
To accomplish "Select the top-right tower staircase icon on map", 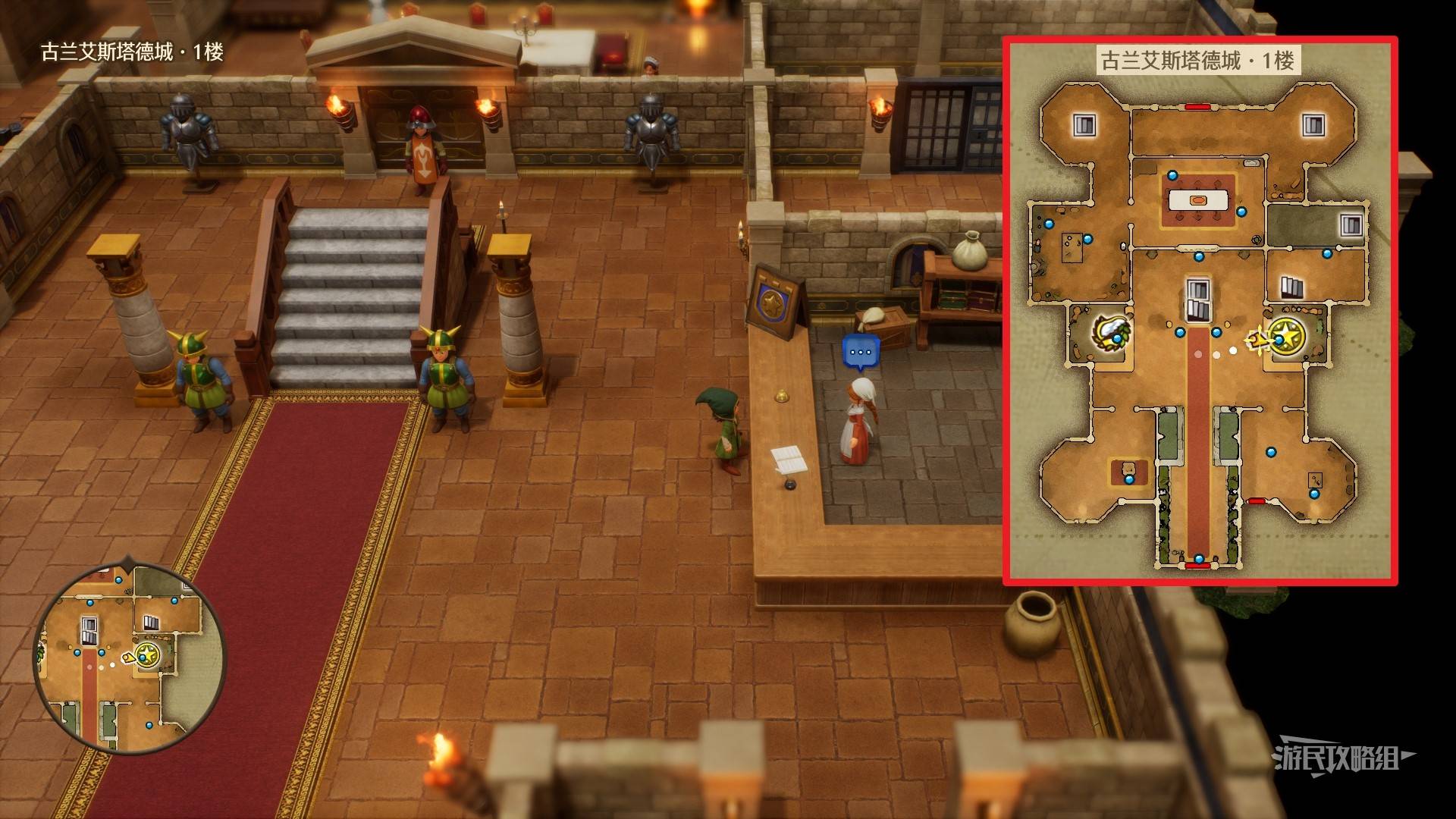I will [x=1313, y=125].
